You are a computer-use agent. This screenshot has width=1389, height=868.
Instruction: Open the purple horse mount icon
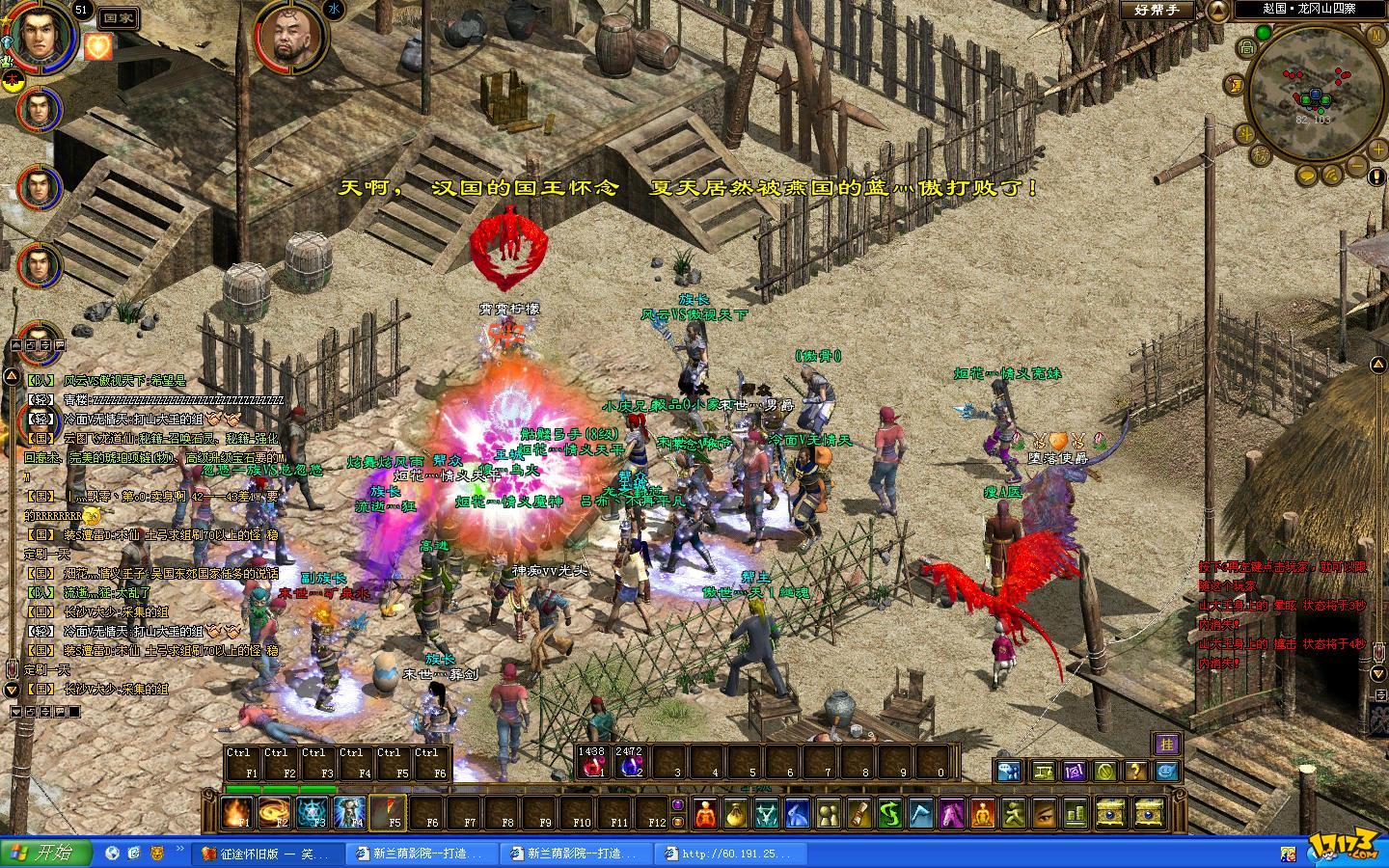[953, 814]
